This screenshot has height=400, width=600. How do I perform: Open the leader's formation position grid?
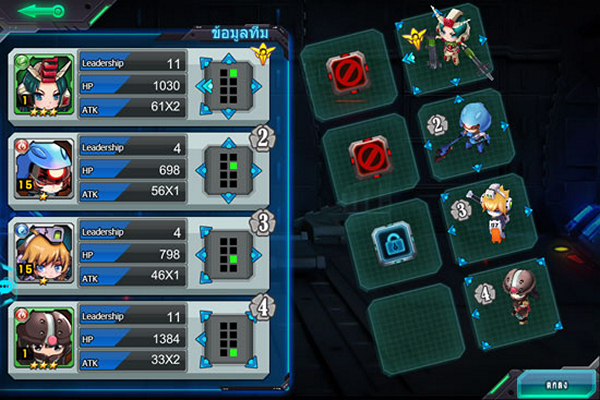point(230,85)
